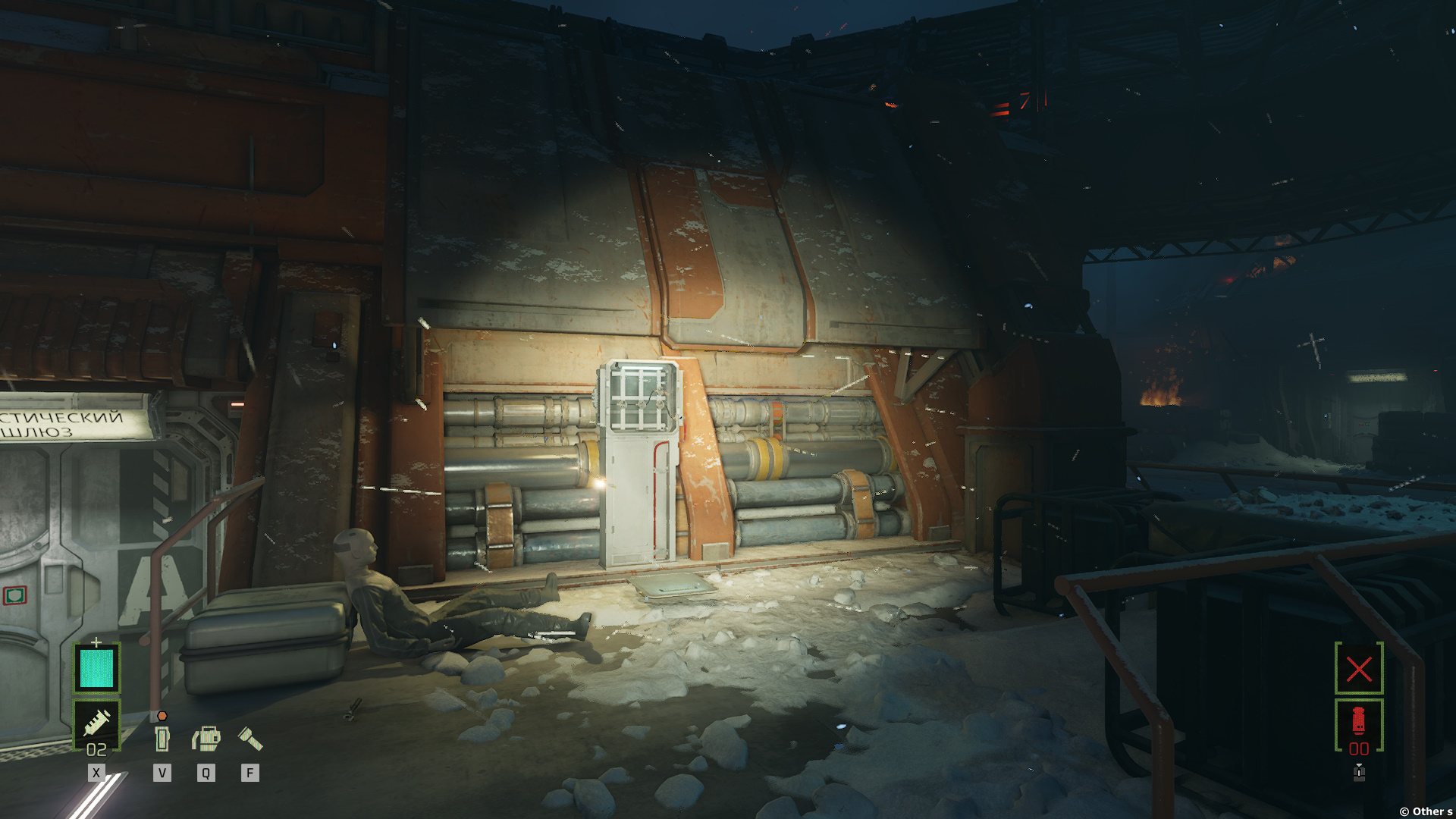Activate the battery item icon
The width and height of the screenshot is (1456, 819).
(x=162, y=738)
